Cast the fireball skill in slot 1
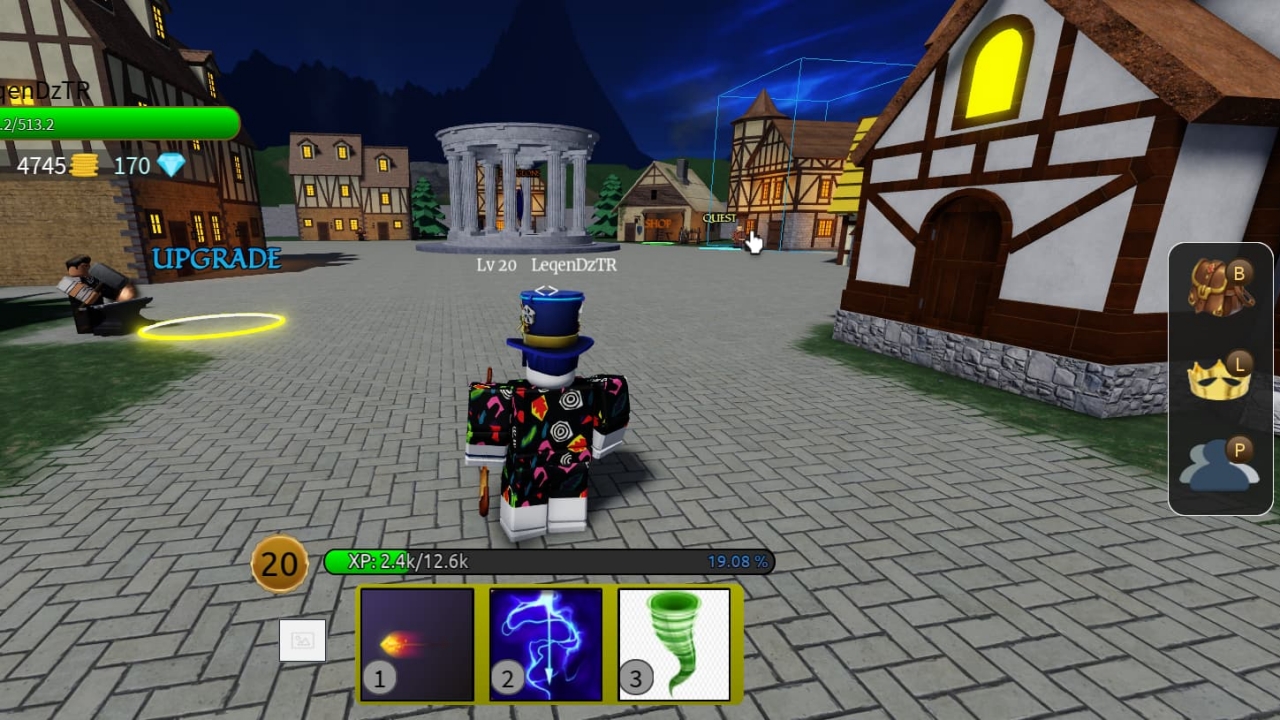The image size is (1280, 720). [x=416, y=643]
